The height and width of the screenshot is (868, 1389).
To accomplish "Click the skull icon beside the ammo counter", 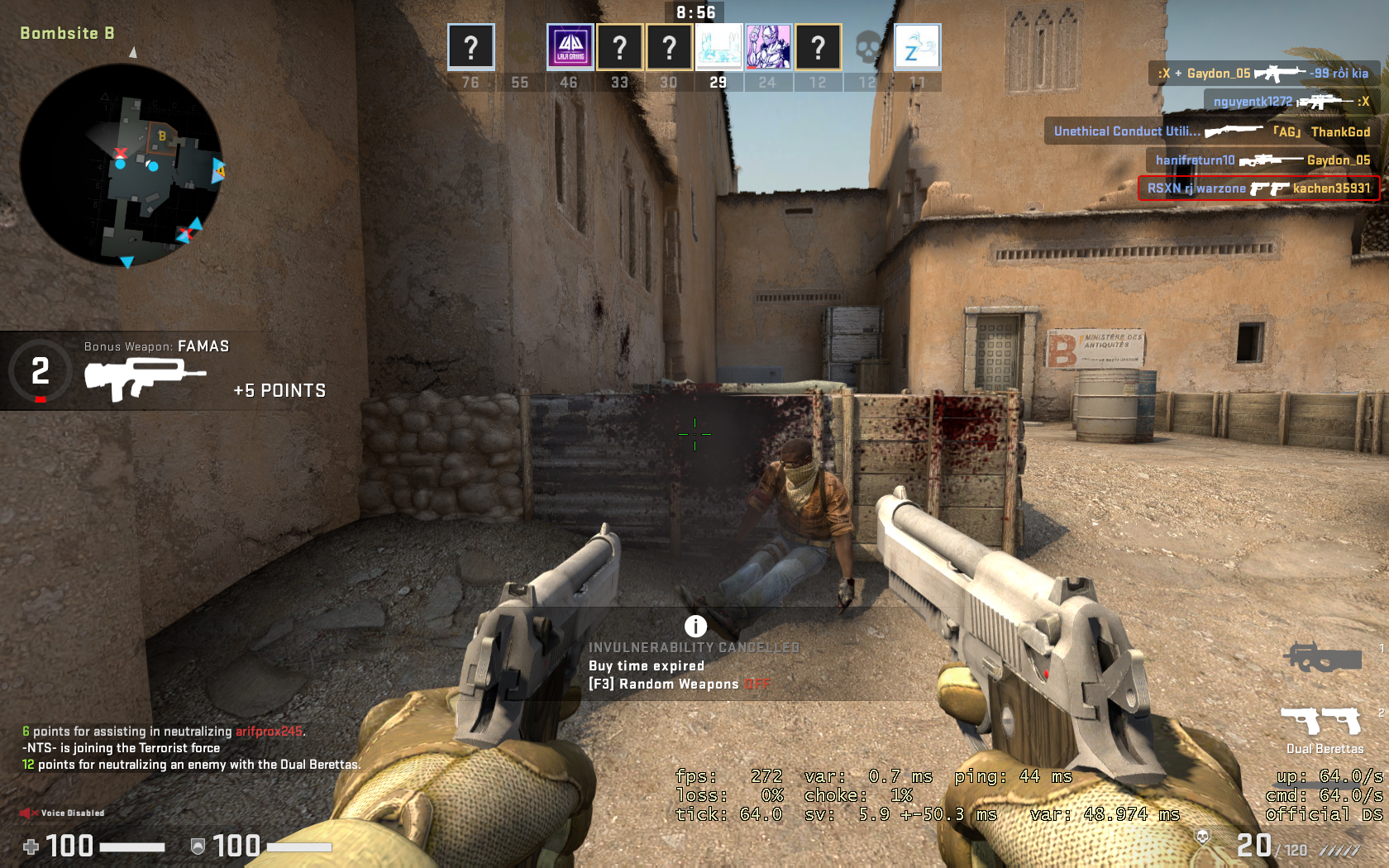I will 1203,837.
